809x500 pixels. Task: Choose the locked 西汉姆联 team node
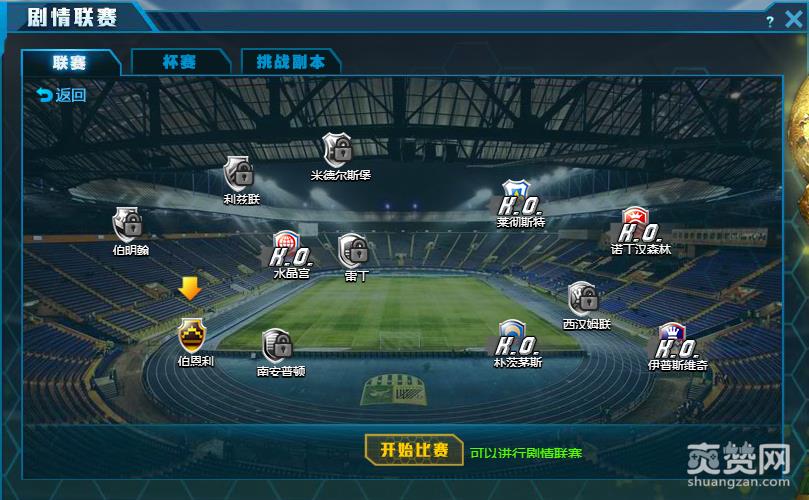click(x=584, y=299)
